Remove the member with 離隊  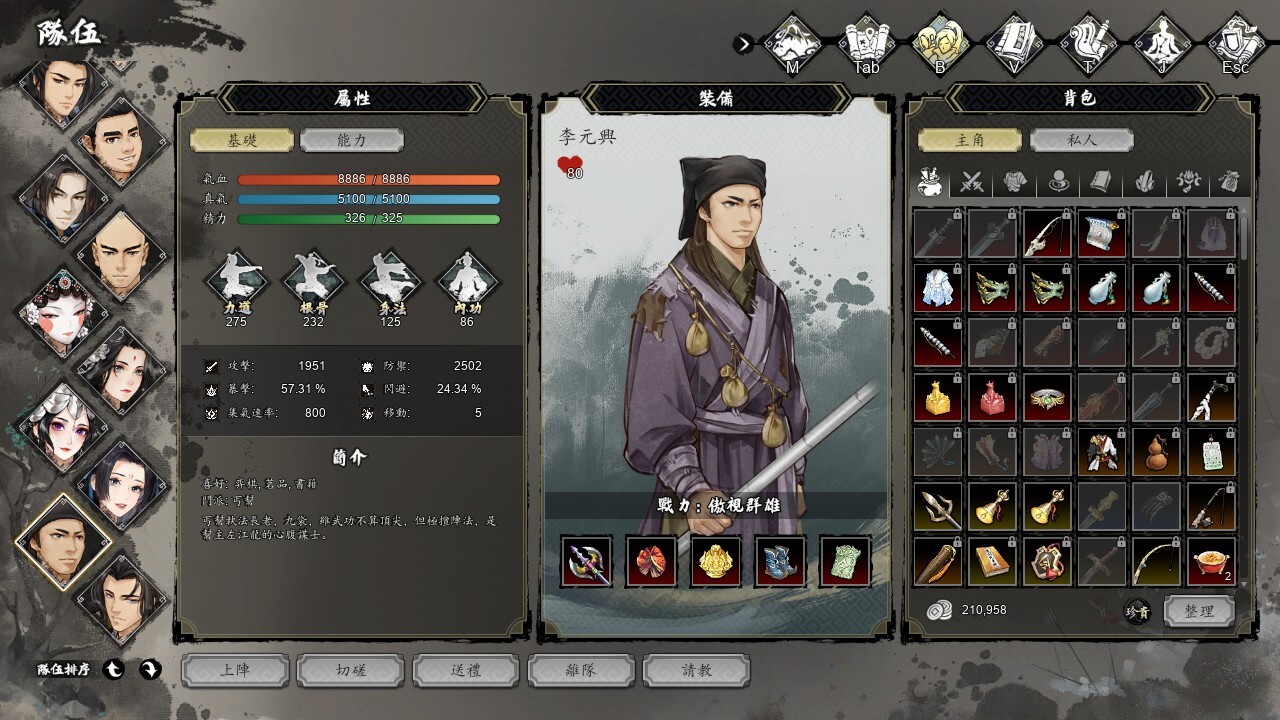click(x=581, y=670)
